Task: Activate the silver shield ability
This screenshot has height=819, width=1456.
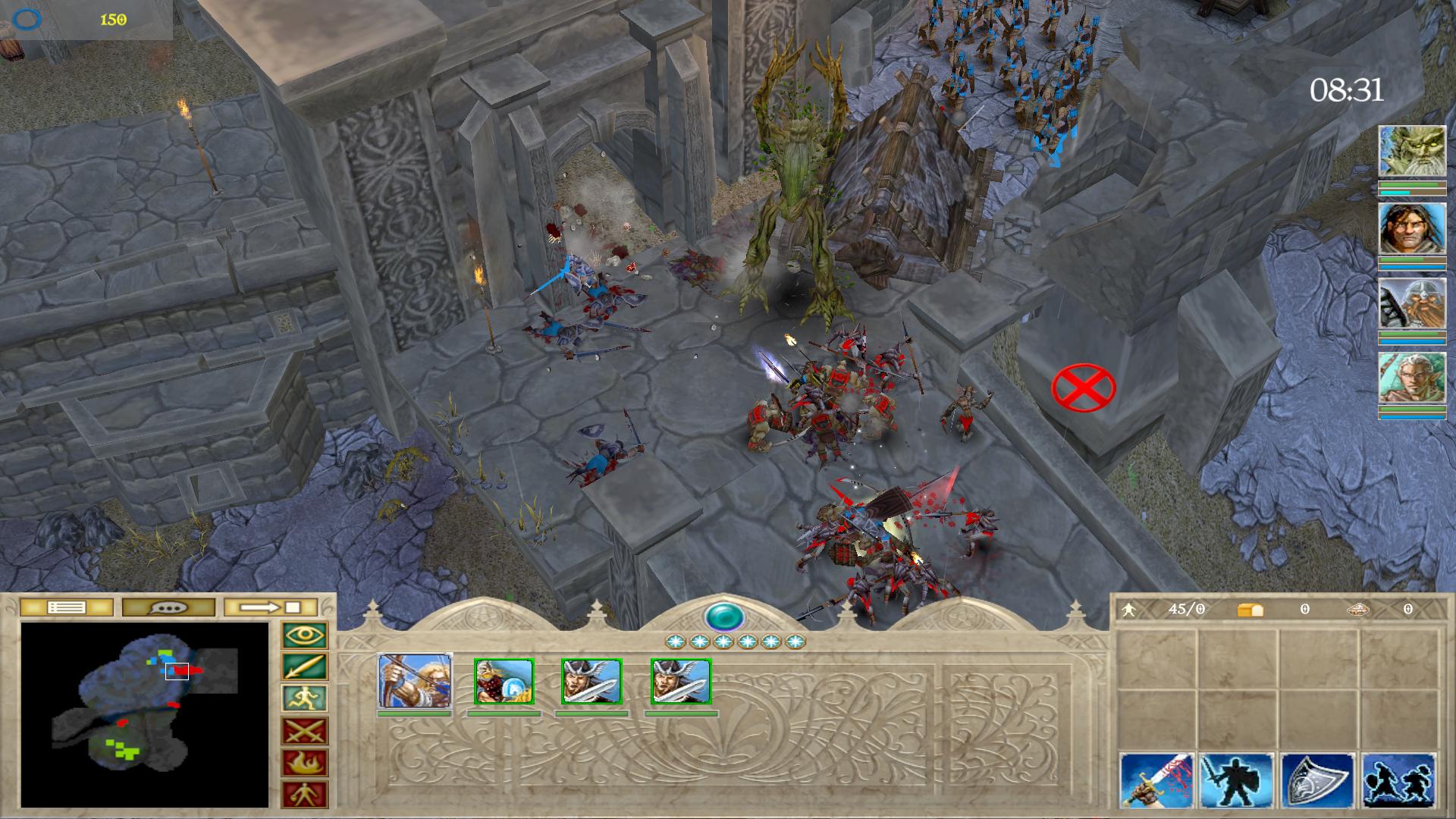Action: [1318, 781]
